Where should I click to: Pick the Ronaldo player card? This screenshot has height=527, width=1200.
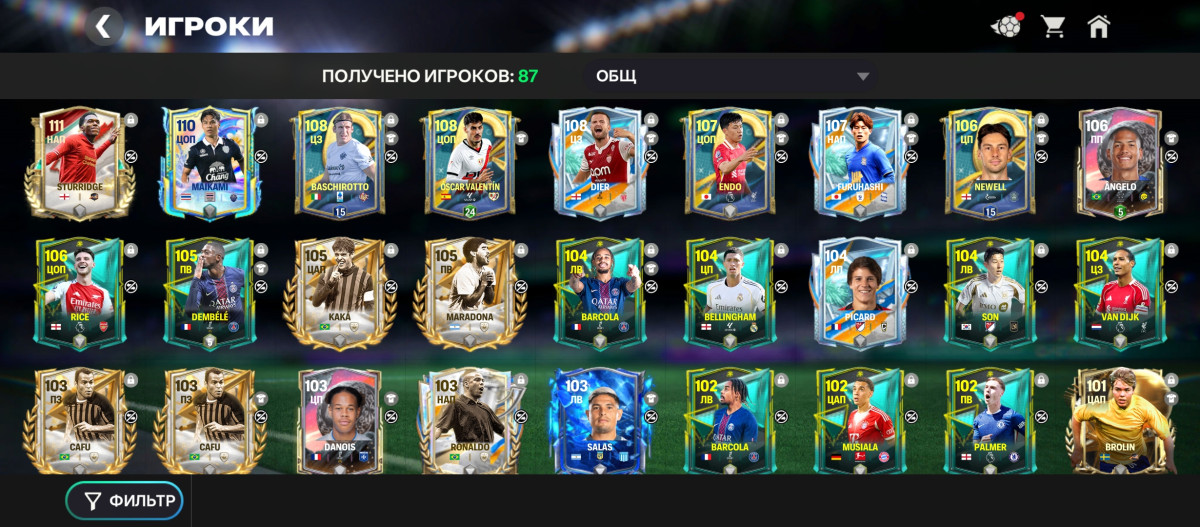tap(469, 422)
